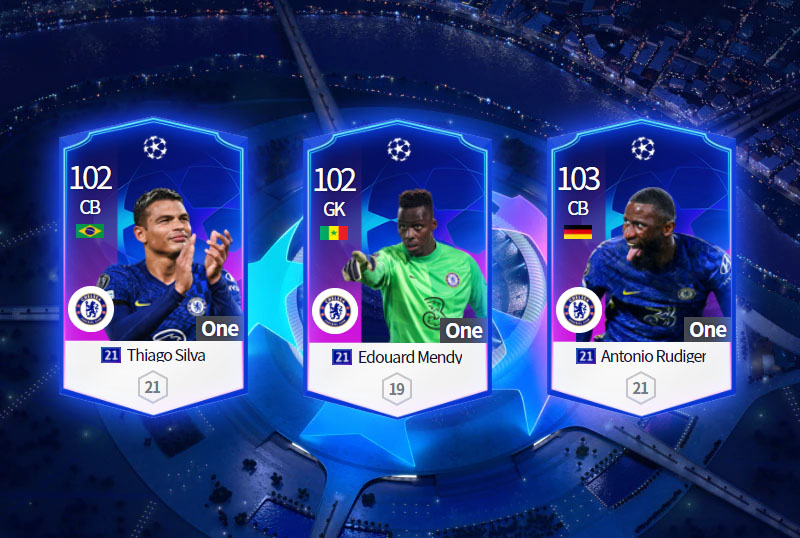Viewport: 800px width, 538px height.
Task: Pick the Antonio Rudiger player card
Action: click(641, 270)
